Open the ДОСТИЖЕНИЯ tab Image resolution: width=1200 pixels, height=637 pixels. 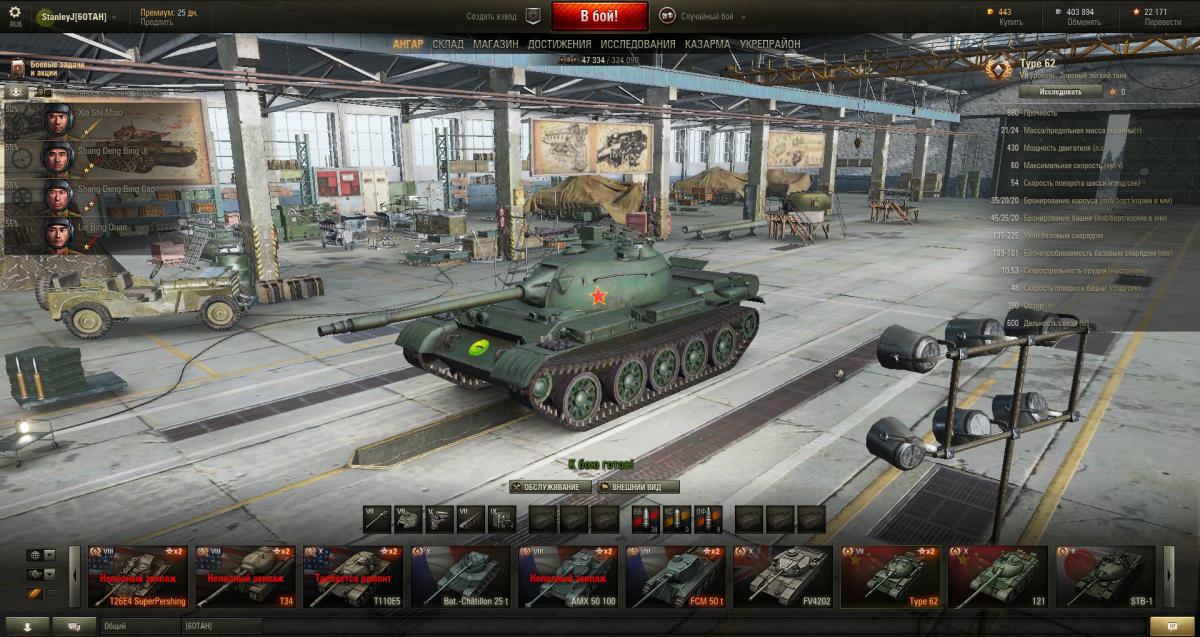559,45
